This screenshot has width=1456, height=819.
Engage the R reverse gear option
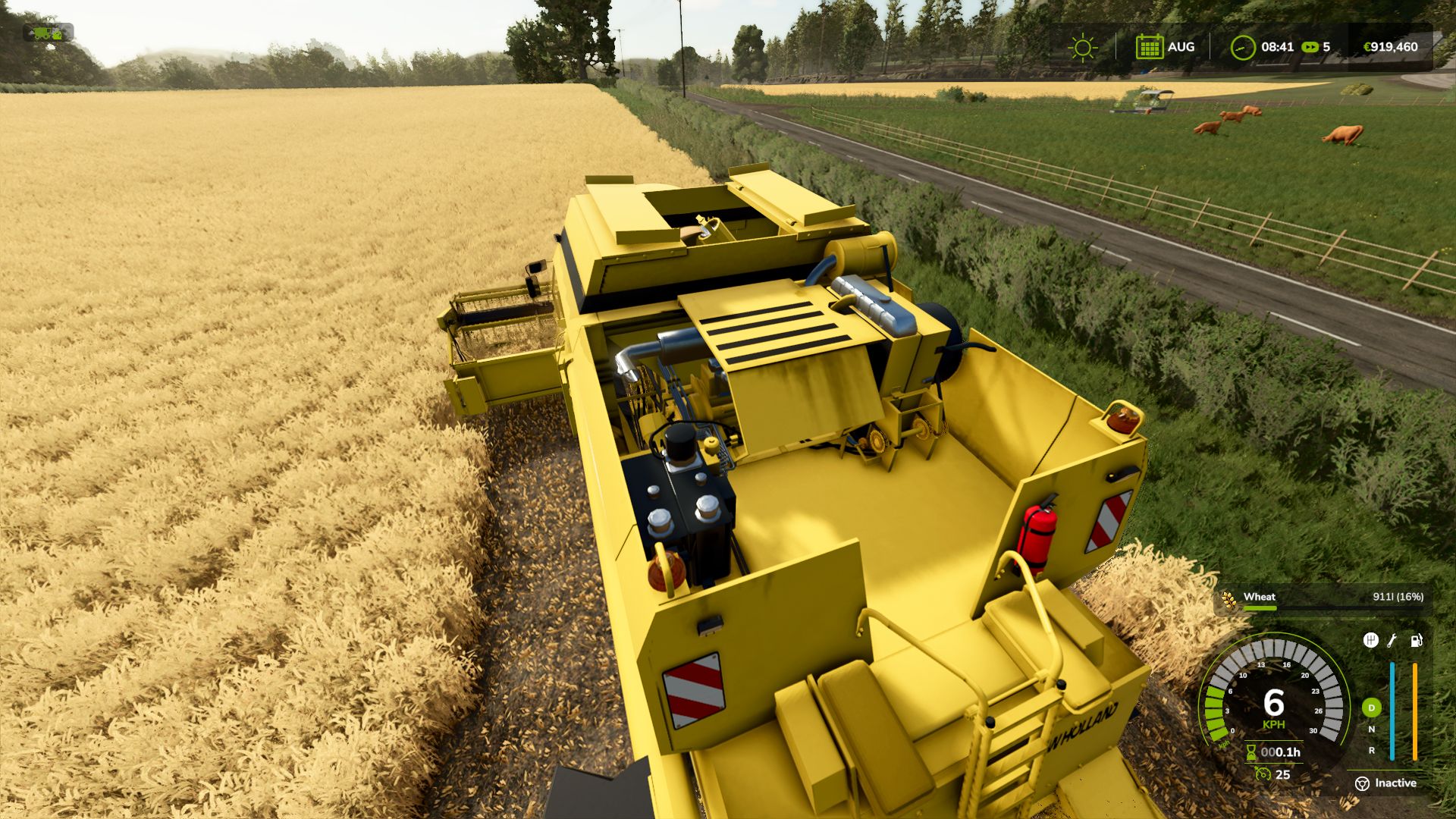1372,751
